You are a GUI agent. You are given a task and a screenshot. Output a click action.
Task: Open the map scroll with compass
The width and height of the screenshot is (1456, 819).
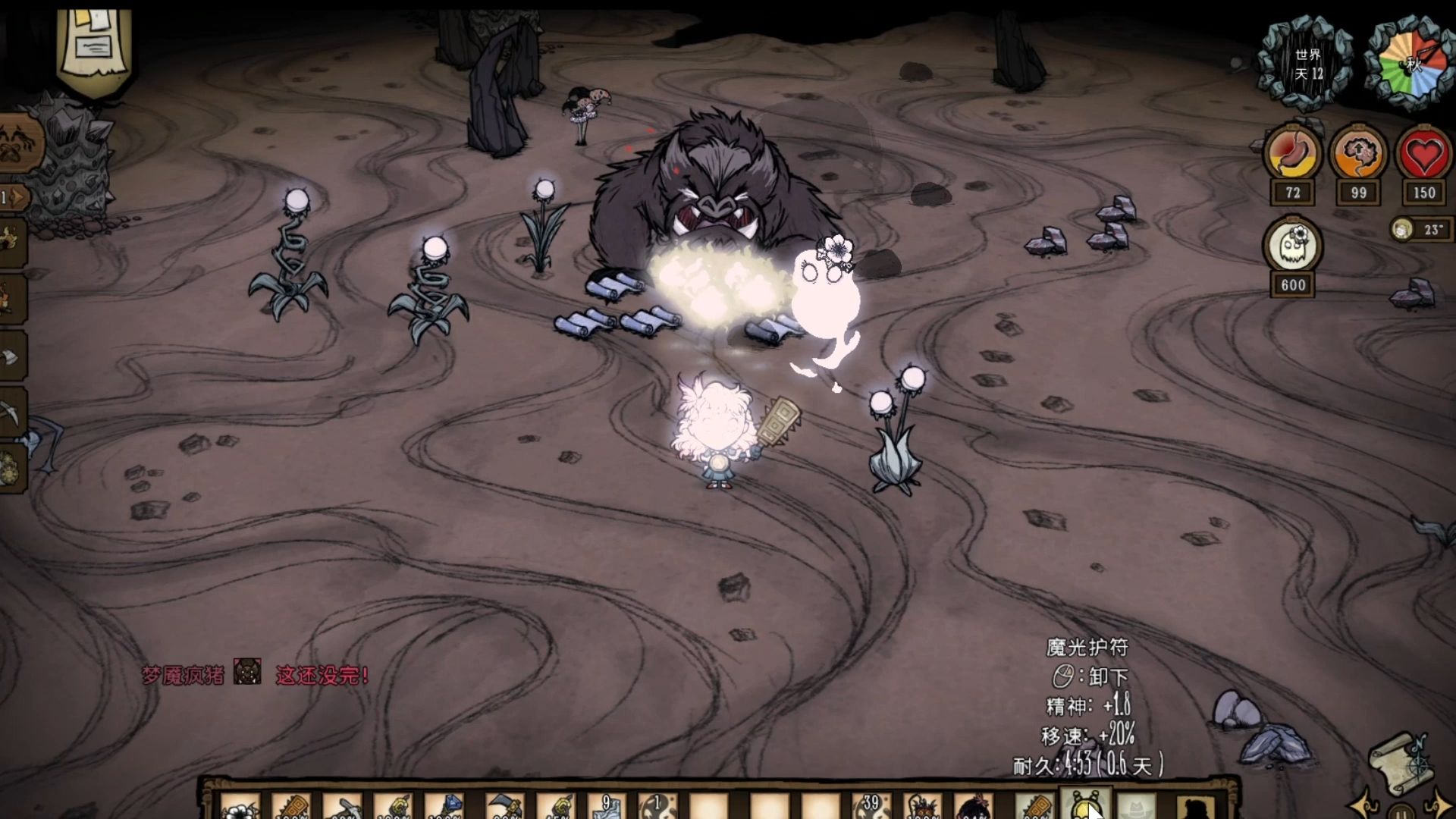click(x=1400, y=761)
